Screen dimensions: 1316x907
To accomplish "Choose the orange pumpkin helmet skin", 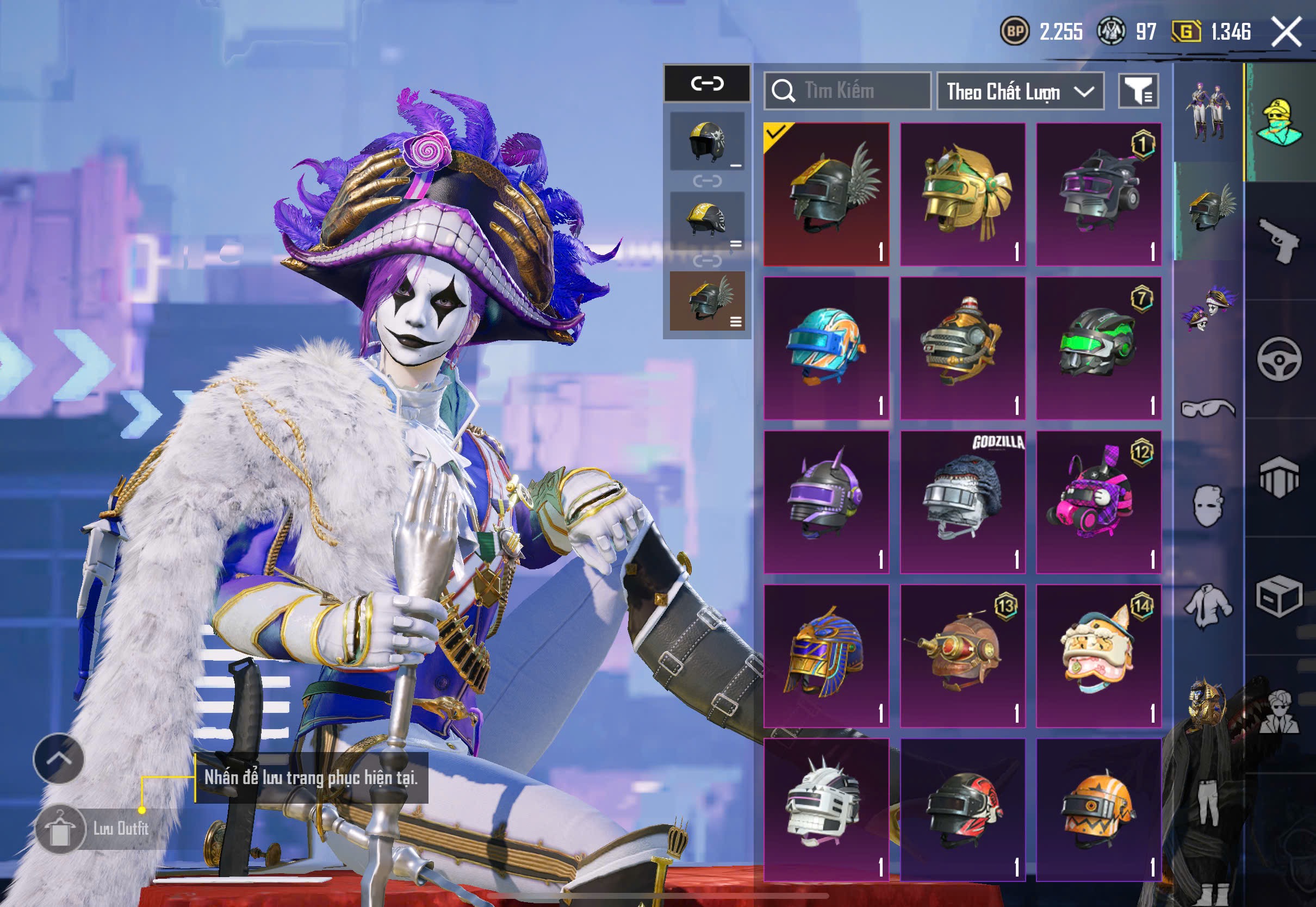I will 1098,810.
